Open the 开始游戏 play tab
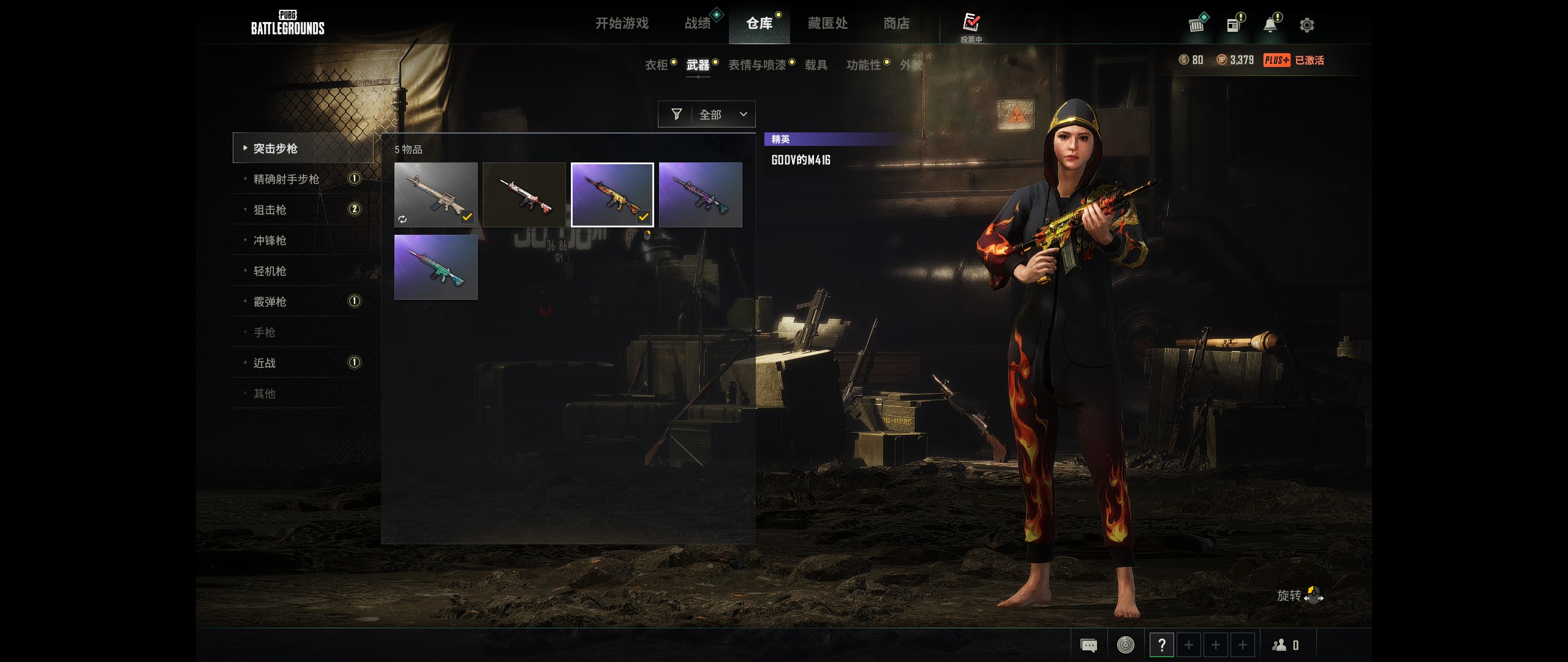 tap(622, 23)
